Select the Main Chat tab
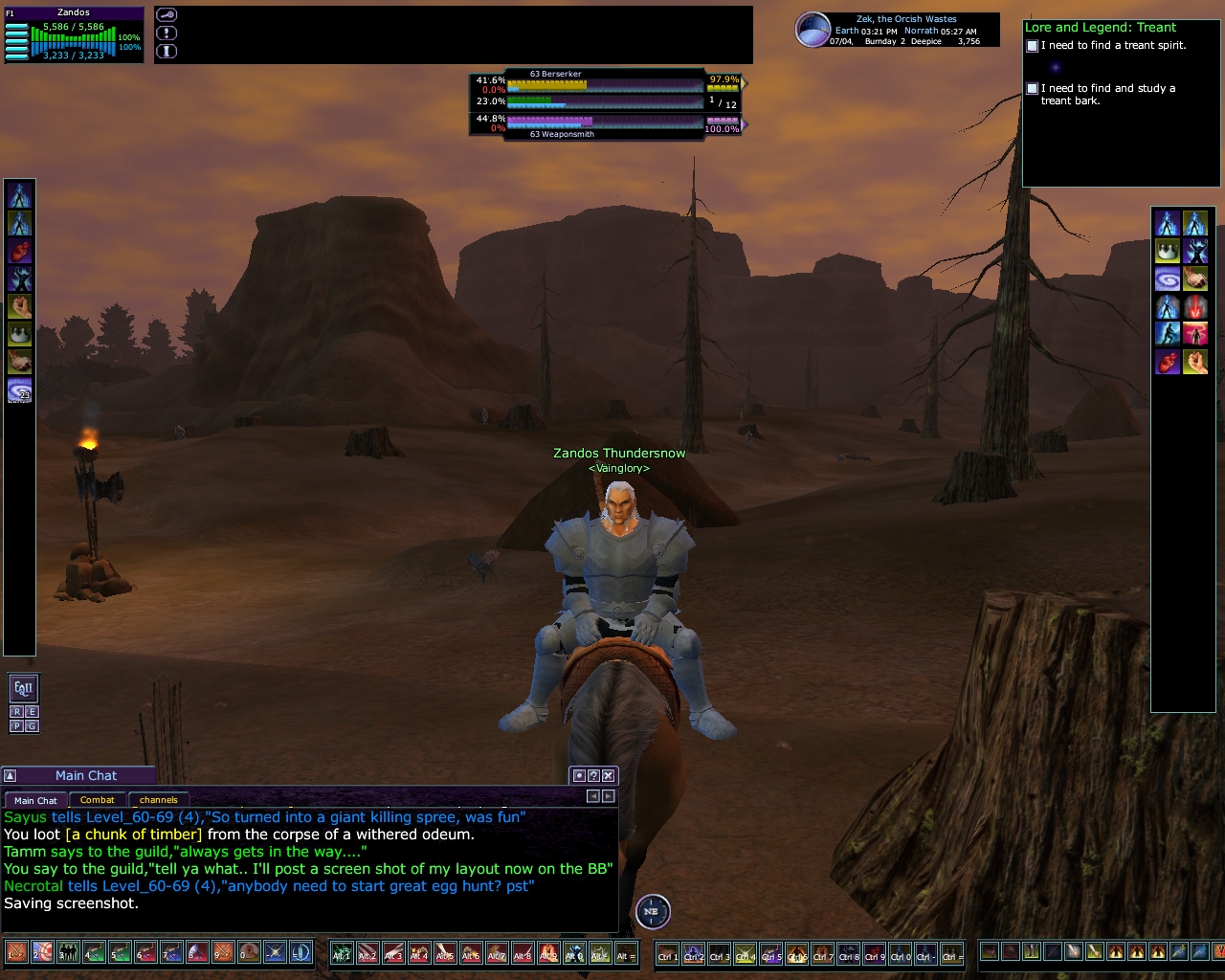Image resolution: width=1225 pixels, height=980 pixels. point(35,800)
